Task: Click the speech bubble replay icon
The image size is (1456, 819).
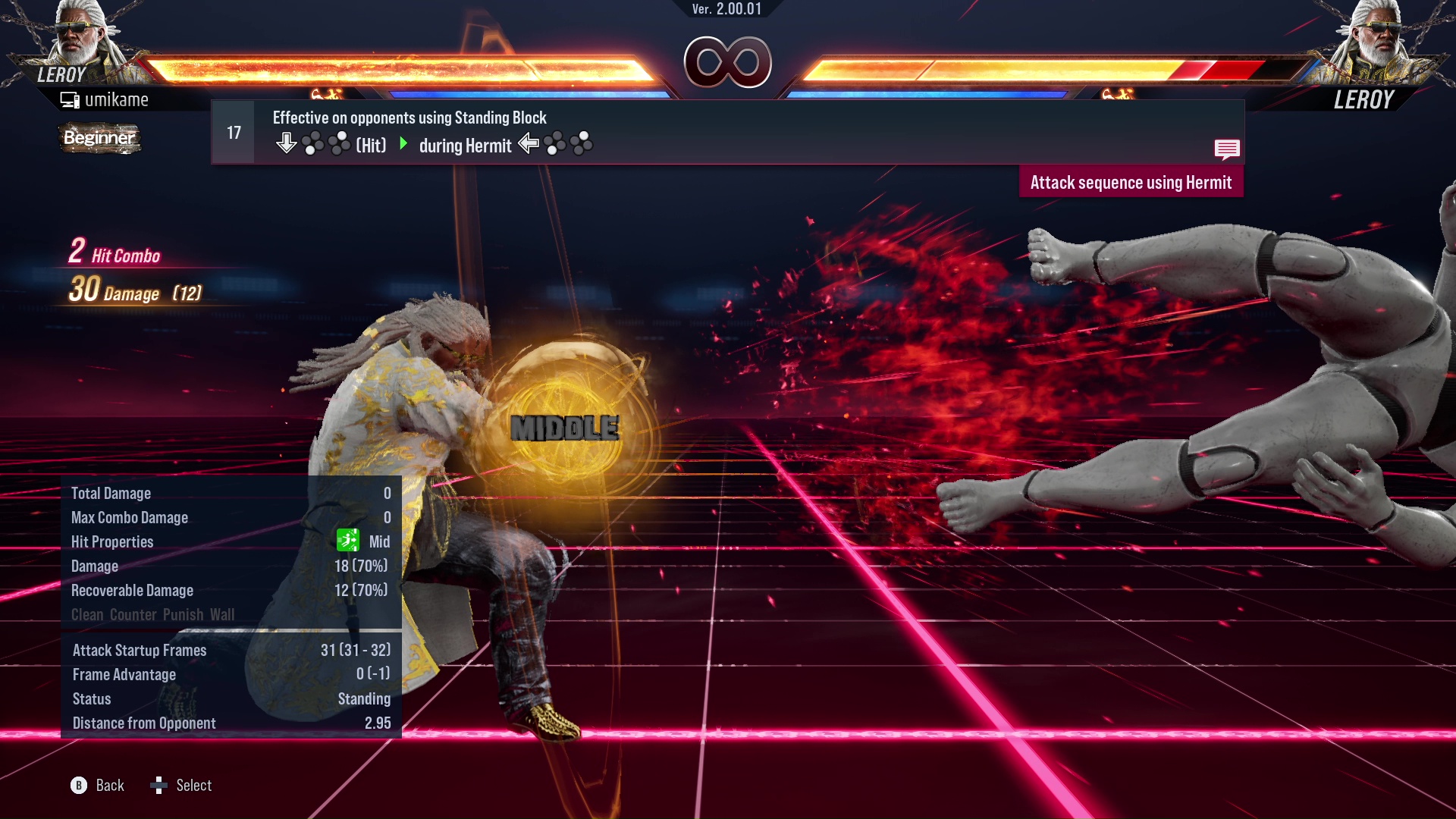Action: pos(1228,149)
